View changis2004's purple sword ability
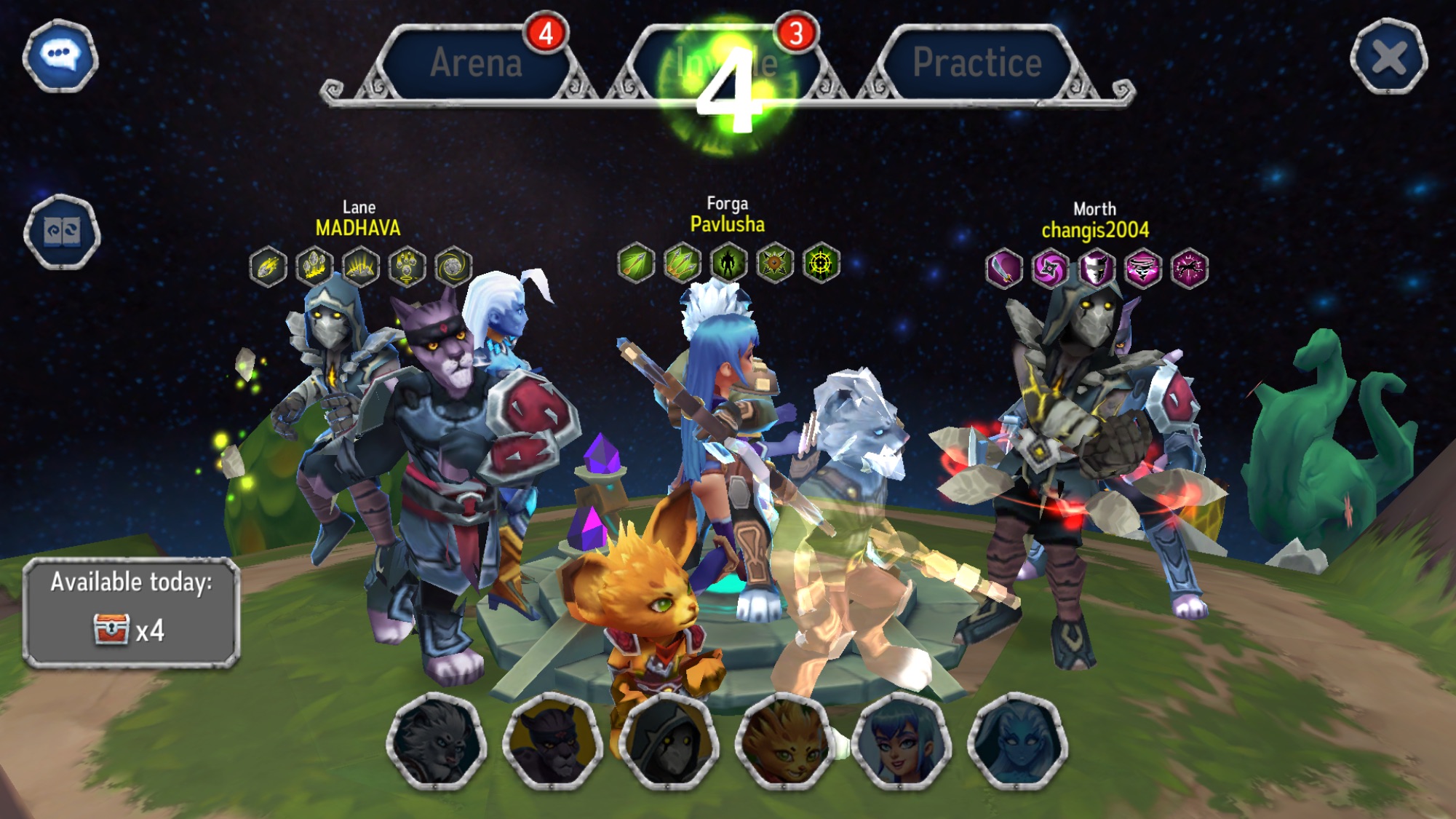The image size is (1456, 819). pos(1003,269)
